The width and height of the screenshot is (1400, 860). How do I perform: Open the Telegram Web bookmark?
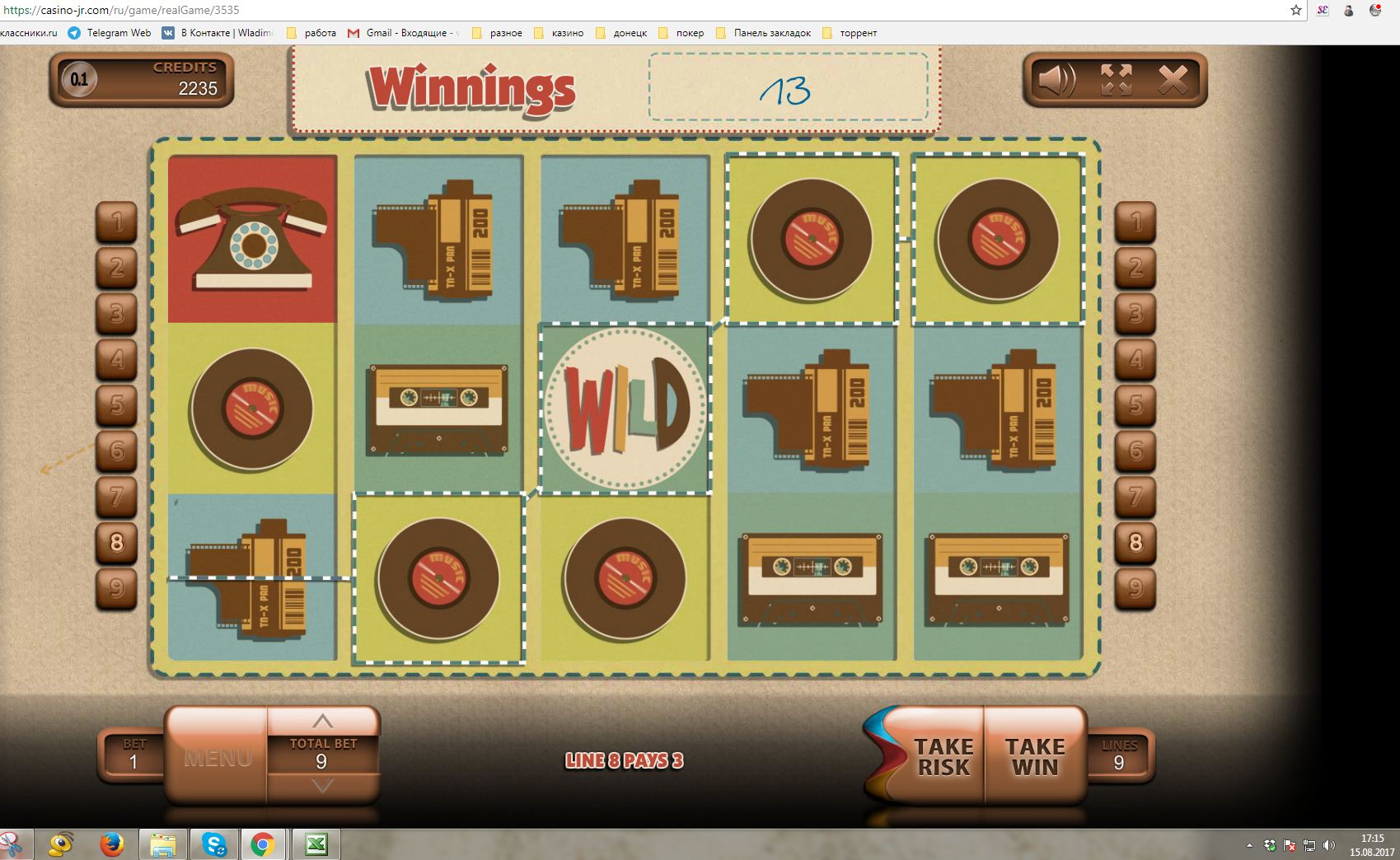(x=110, y=33)
